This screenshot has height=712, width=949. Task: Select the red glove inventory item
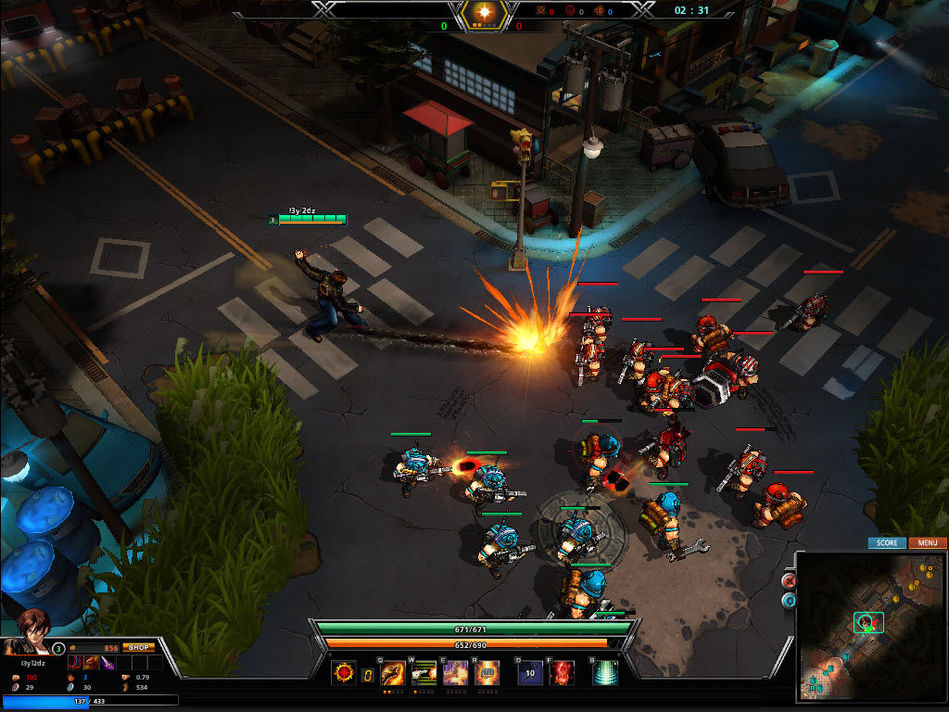click(91, 663)
